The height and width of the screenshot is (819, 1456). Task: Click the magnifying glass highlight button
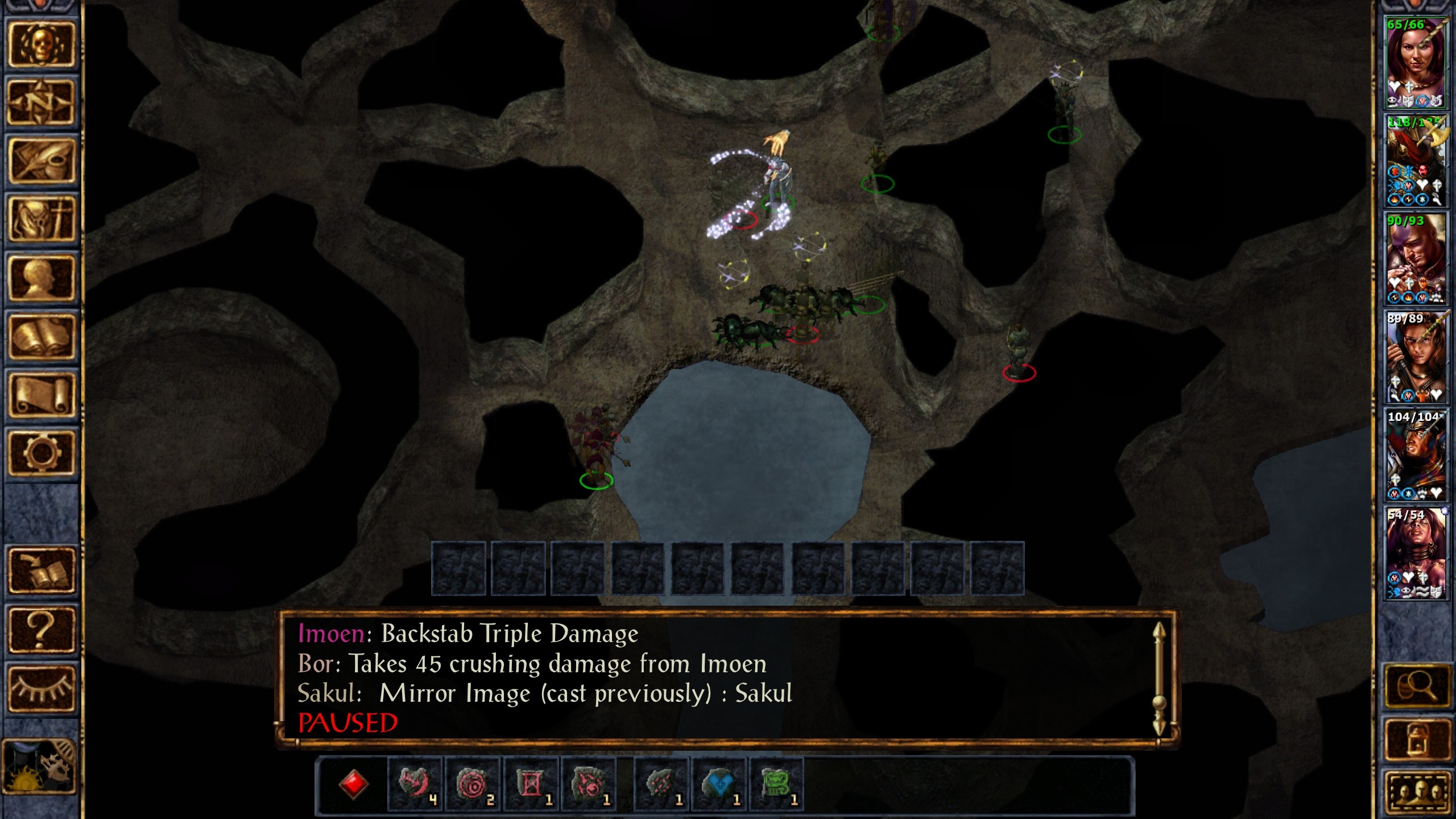1416,687
